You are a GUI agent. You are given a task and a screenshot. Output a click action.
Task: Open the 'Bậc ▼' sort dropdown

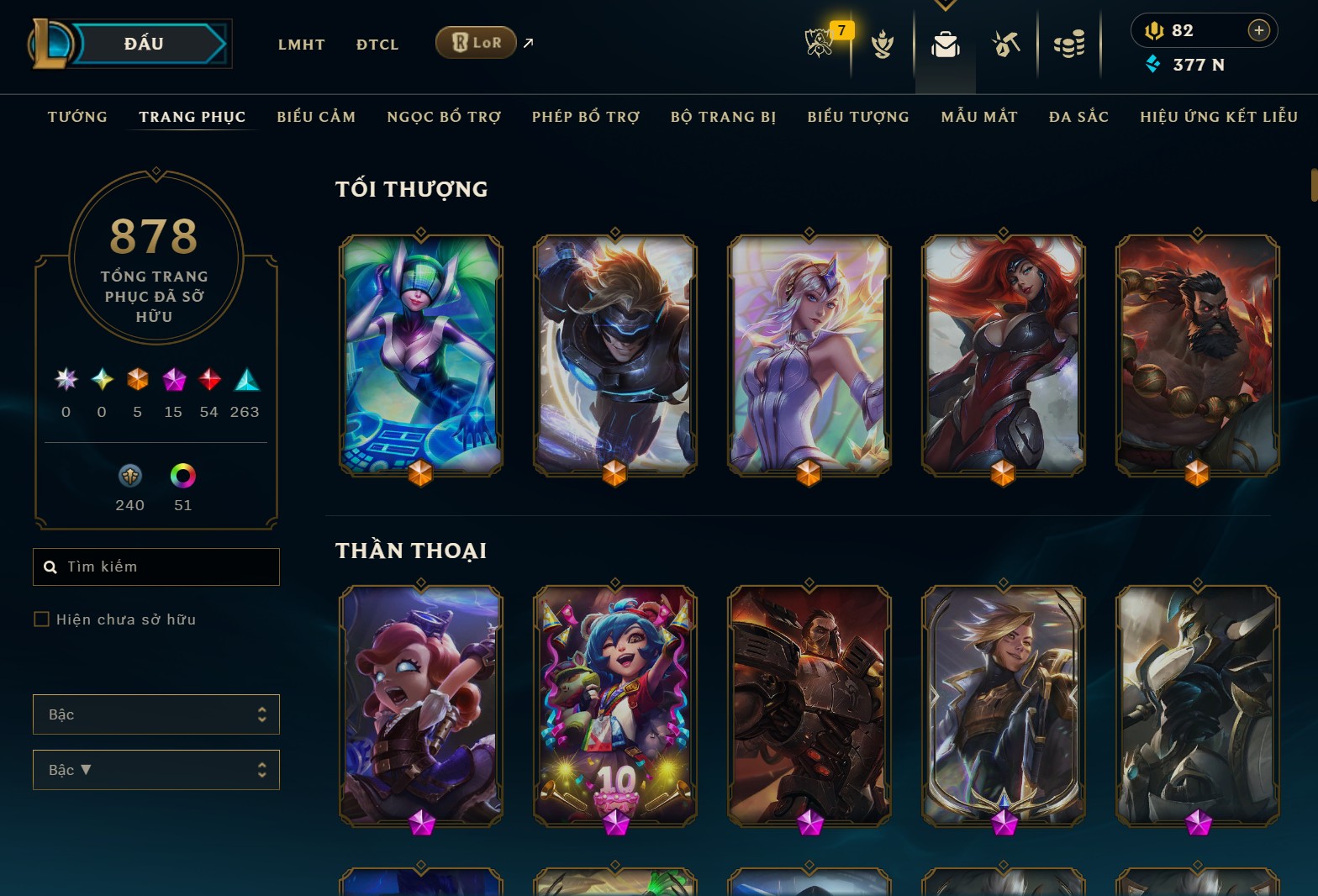click(156, 770)
